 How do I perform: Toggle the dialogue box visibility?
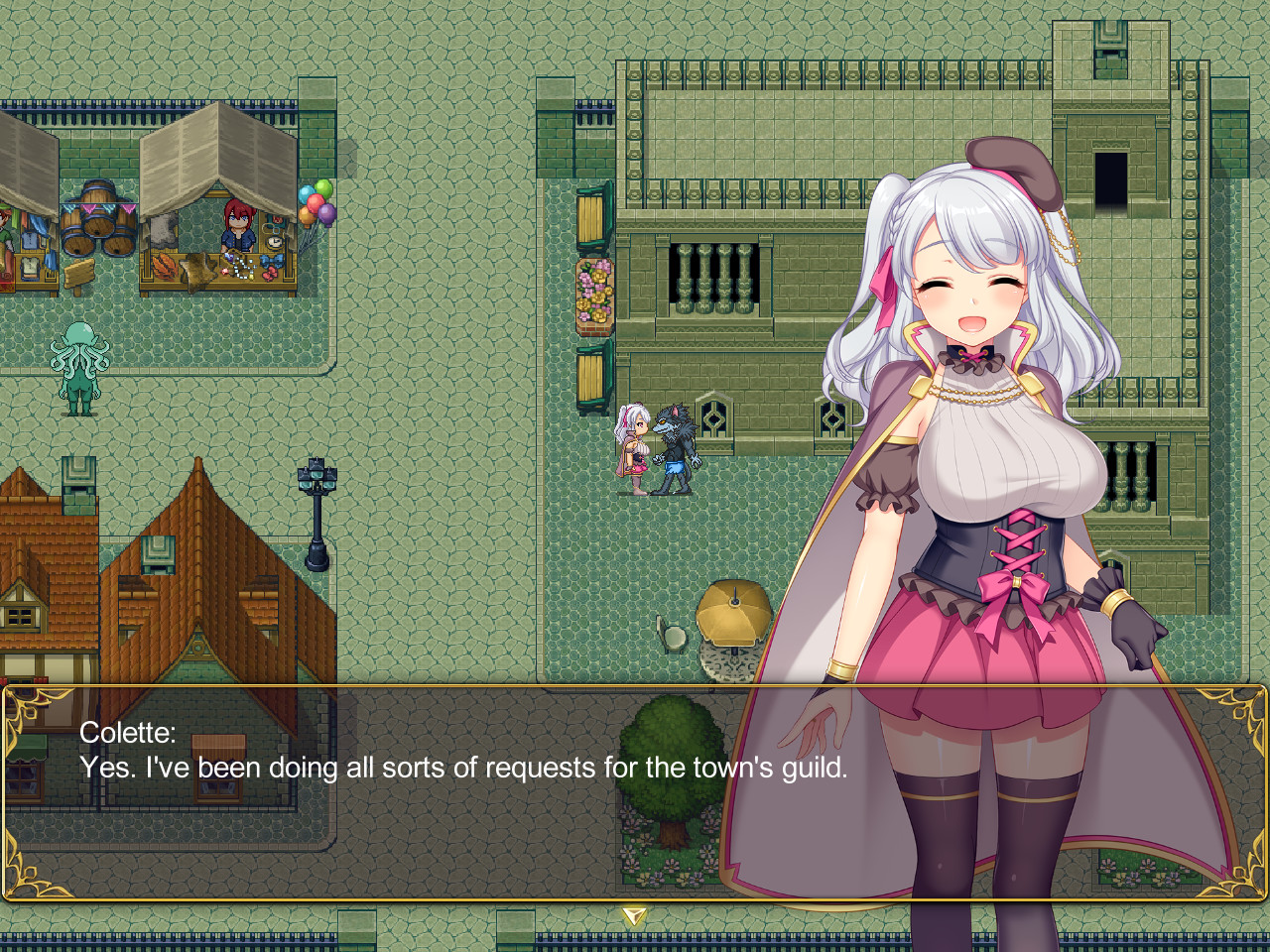click(635, 788)
